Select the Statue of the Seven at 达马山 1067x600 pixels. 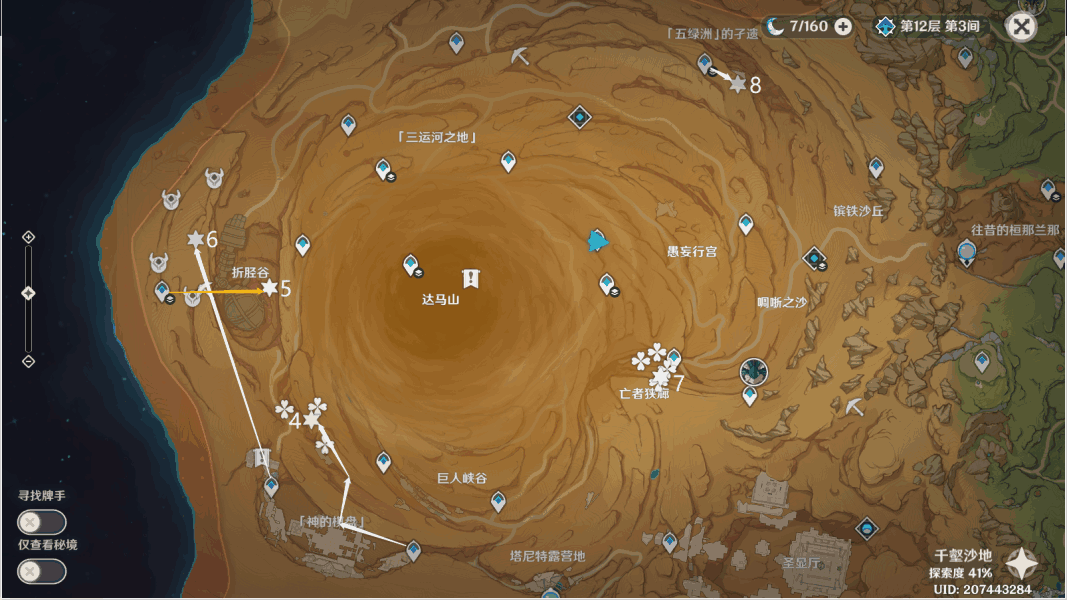point(471,277)
